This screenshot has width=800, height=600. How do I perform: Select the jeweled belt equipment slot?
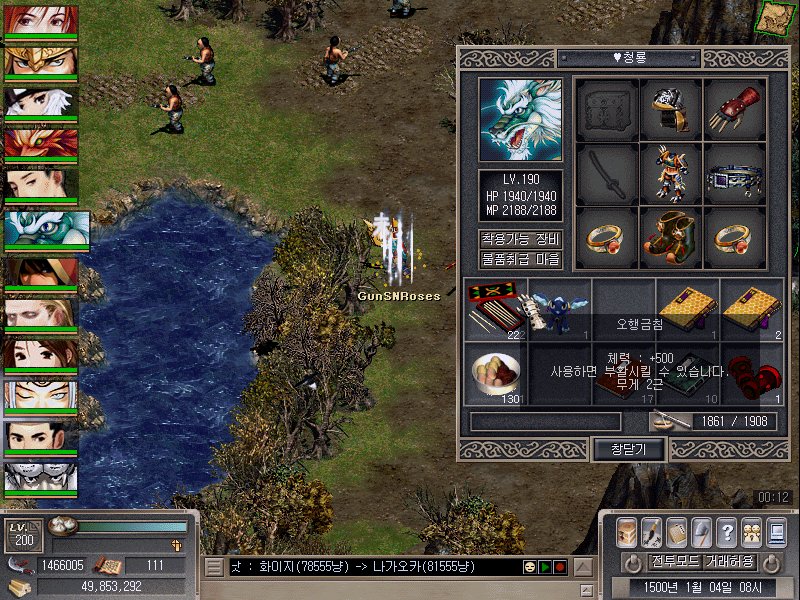coord(735,174)
